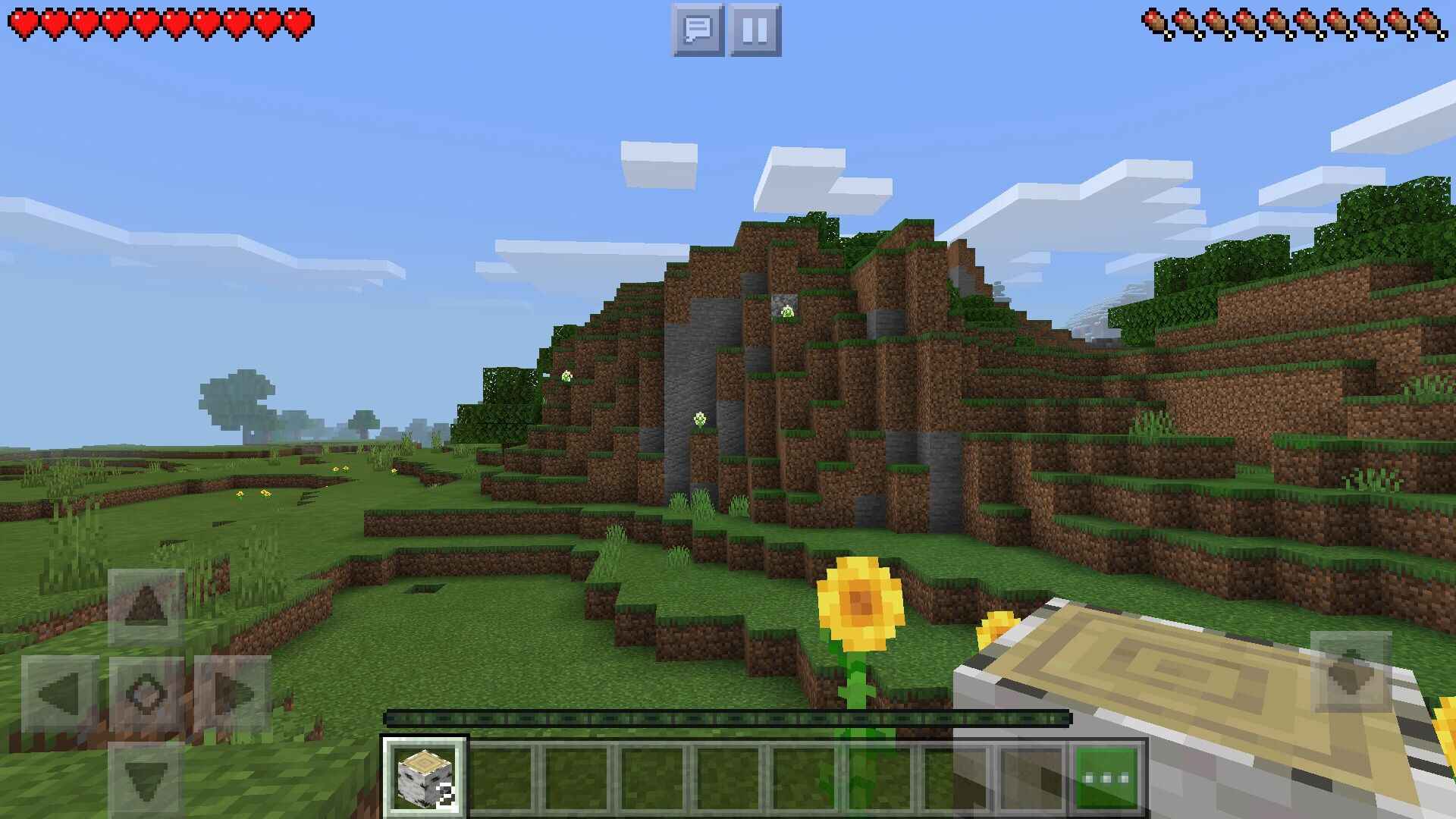
Task: Open the chat window
Action: click(698, 28)
